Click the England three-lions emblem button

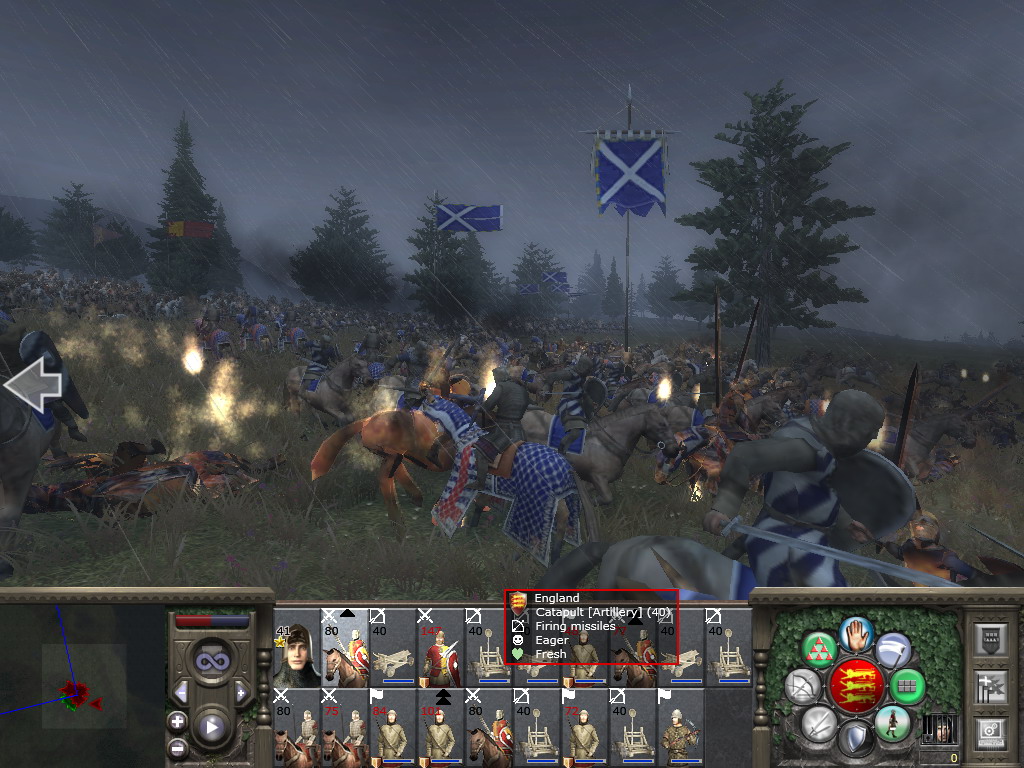(x=856, y=686)
